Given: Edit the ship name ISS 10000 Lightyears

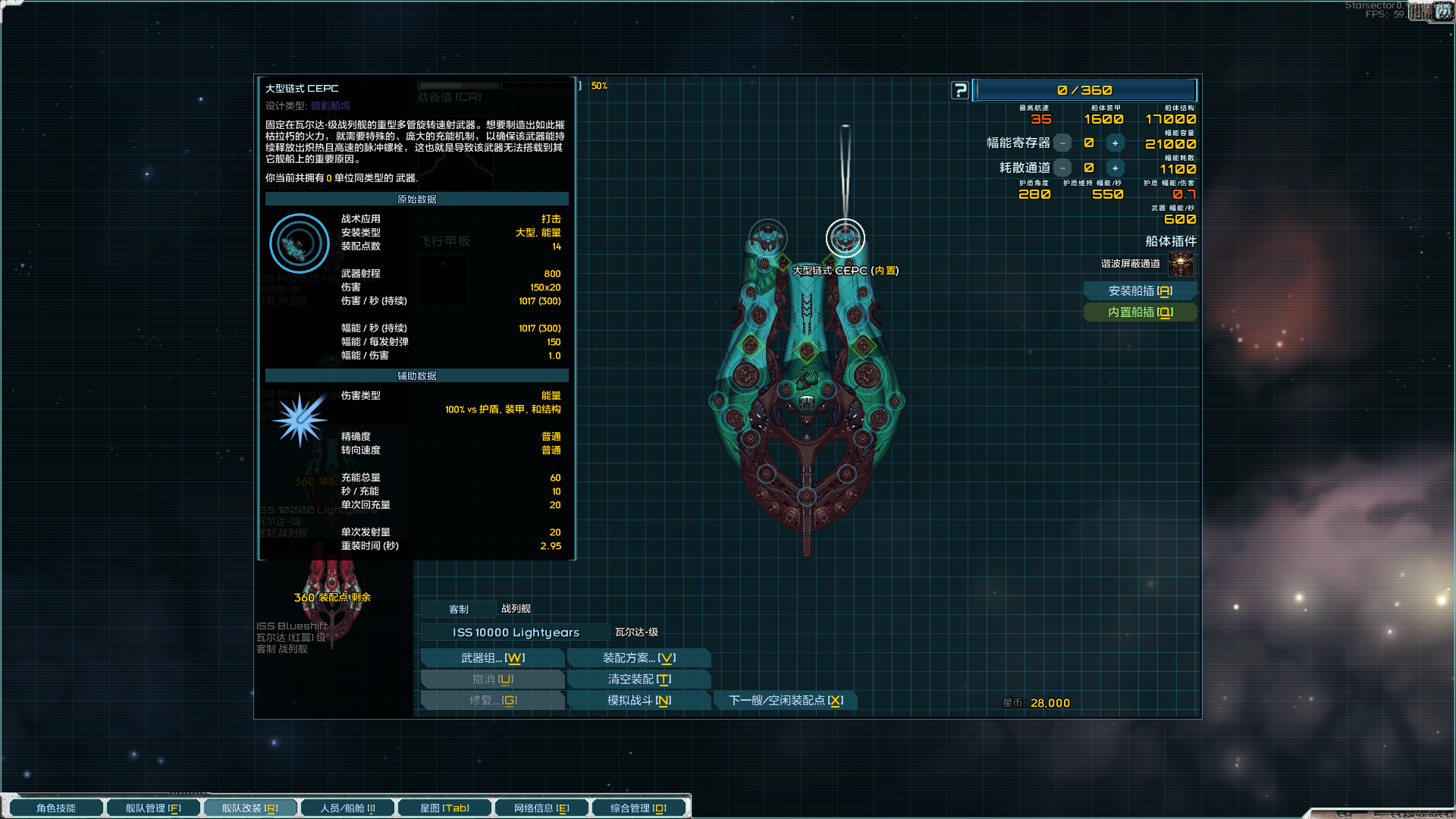Looking at the screenshot, I should (x=516, y=632).
